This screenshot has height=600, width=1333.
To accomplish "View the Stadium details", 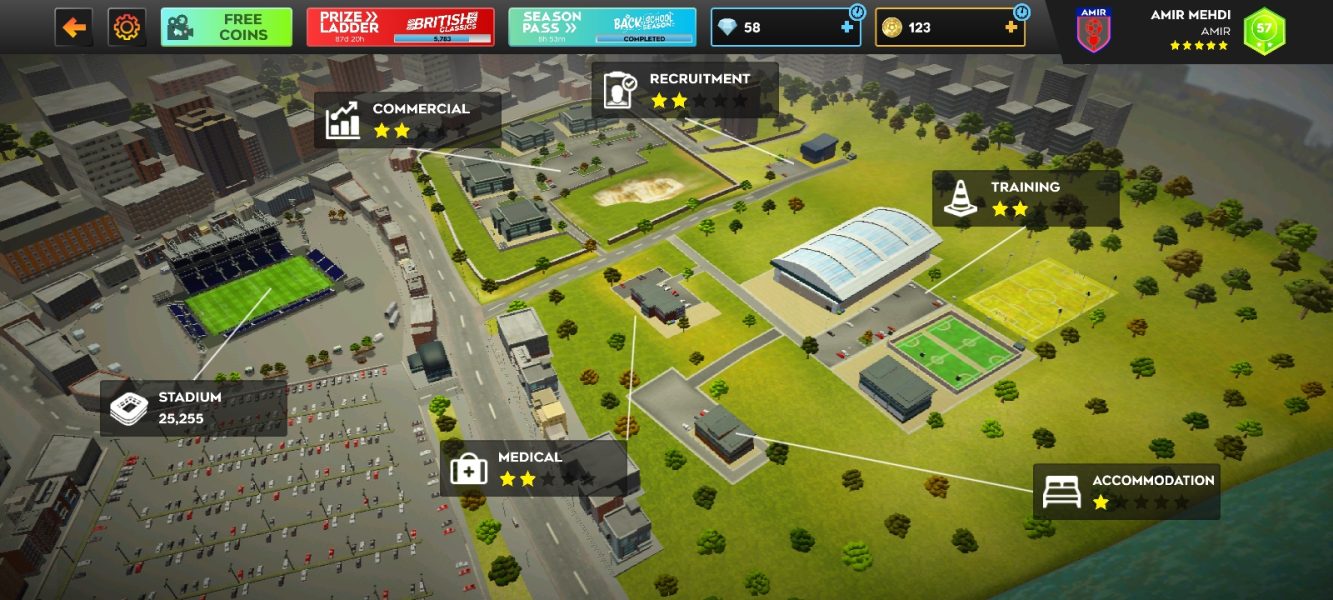I will 193,407.
